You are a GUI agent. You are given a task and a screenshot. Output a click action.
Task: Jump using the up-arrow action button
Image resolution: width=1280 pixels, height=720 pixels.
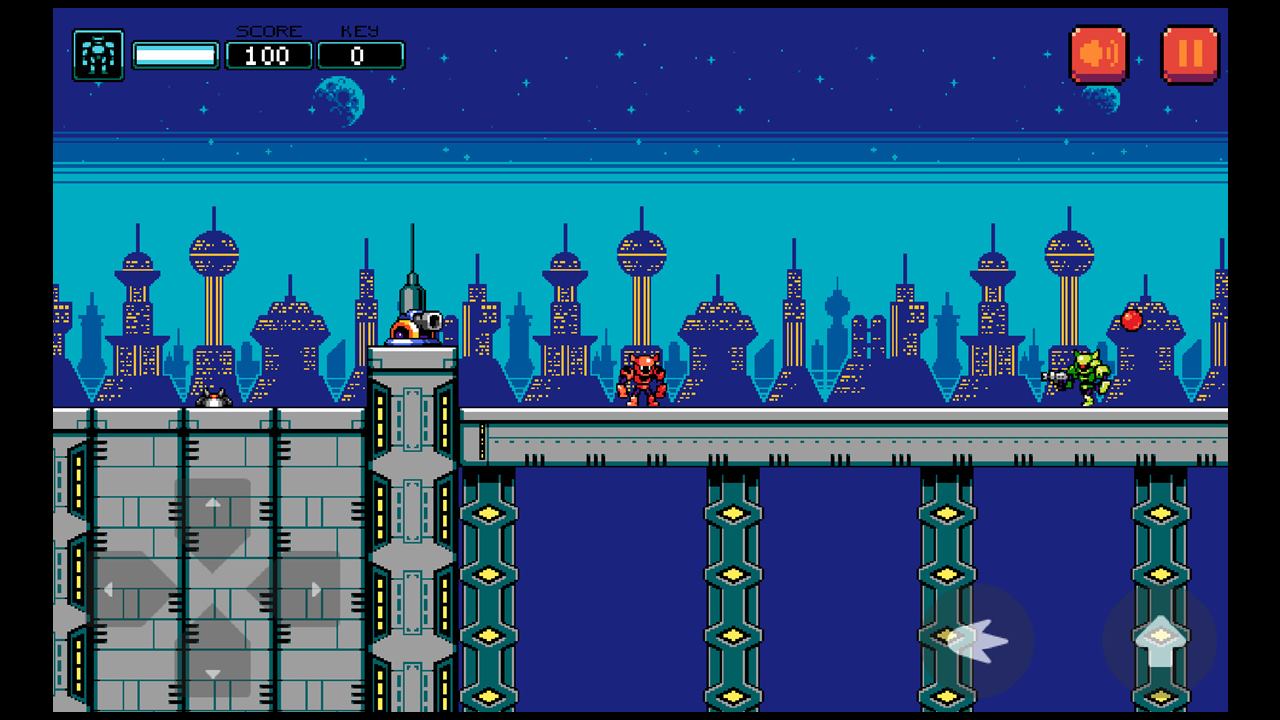[1159, 640]
